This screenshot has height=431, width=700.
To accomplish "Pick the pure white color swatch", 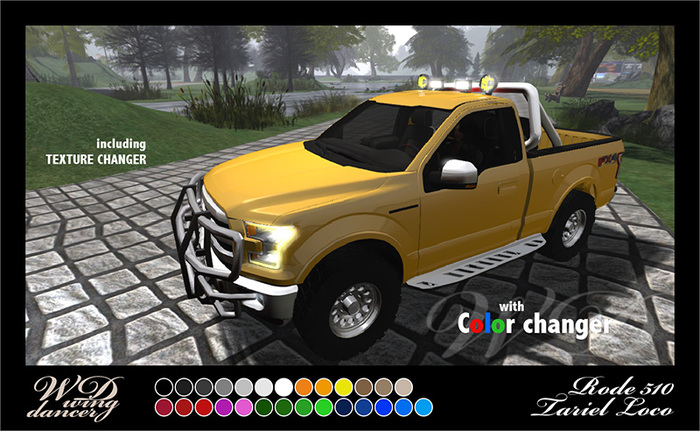I will pos(284,386).
